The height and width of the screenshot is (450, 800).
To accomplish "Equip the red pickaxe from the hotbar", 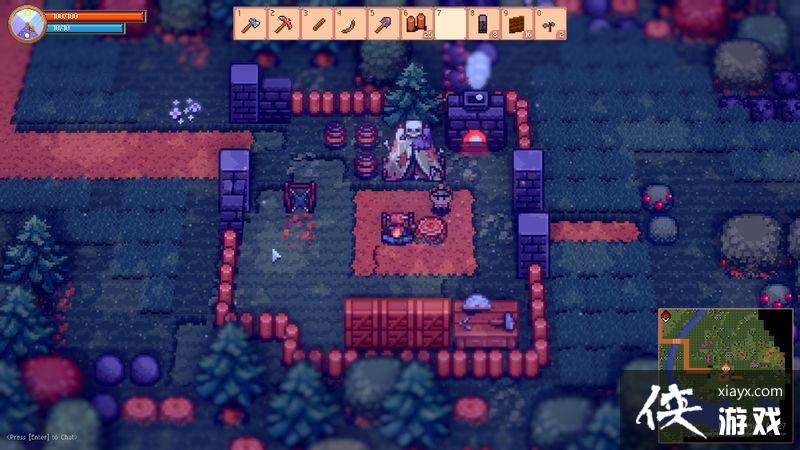I will (283, 24).
